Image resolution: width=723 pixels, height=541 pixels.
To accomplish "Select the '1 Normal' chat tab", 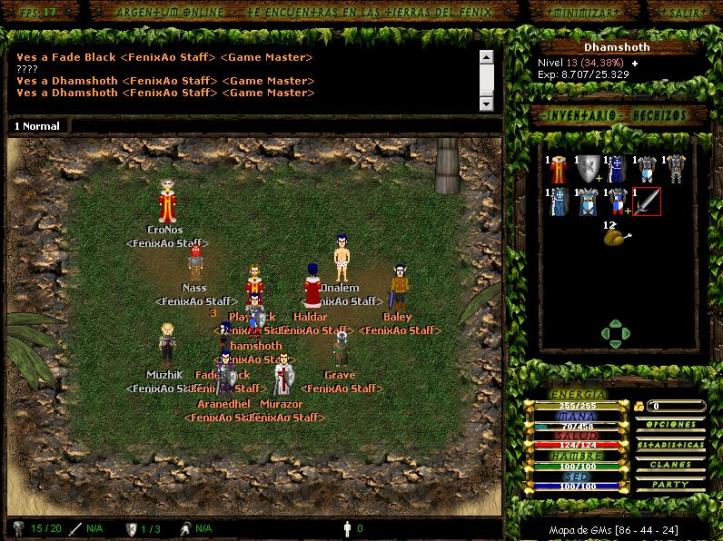I will point(36,126).
